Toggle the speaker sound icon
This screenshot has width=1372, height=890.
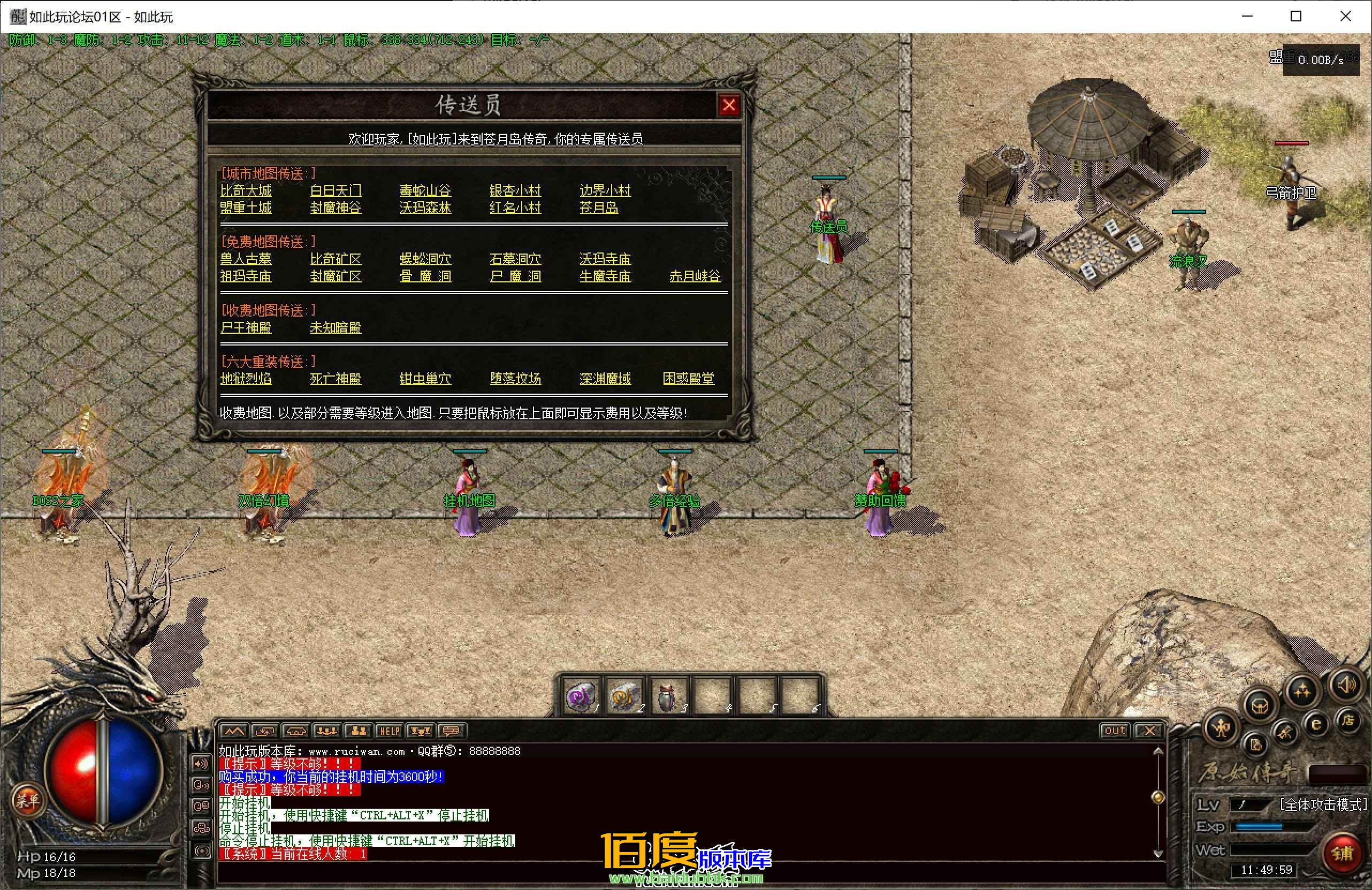pyautogui.click(x=1346, y=685)
